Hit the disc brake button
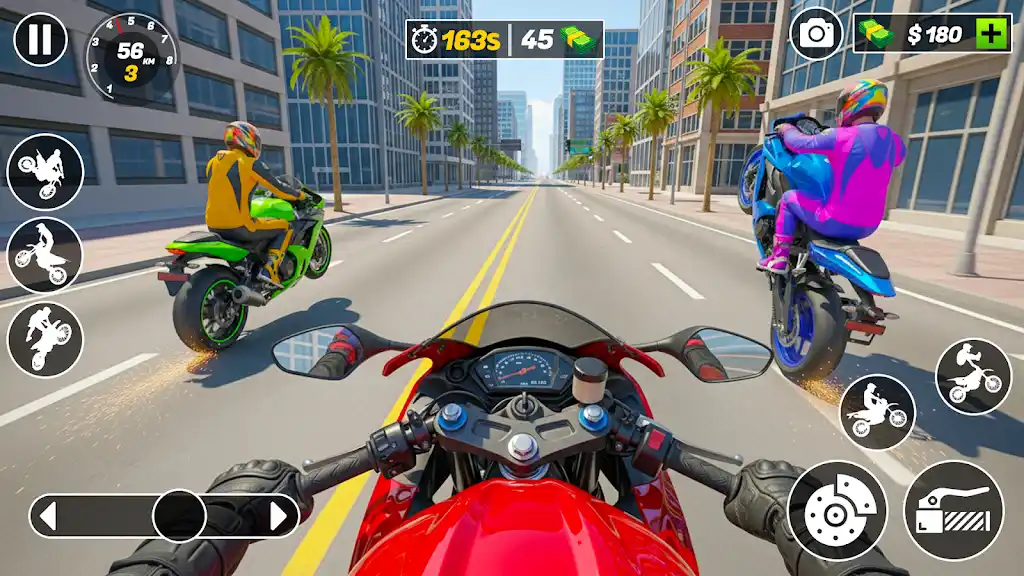This screenshot has width=1024, height=576. (x=837, y=510)
